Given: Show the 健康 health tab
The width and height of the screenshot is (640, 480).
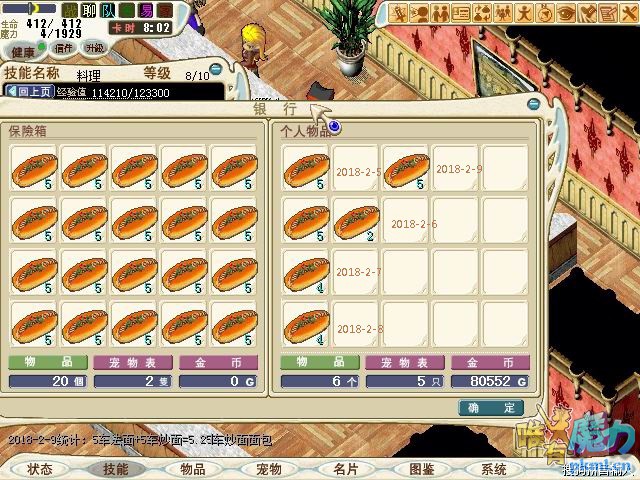Looking at the screenshot, I should click(24, 50).
